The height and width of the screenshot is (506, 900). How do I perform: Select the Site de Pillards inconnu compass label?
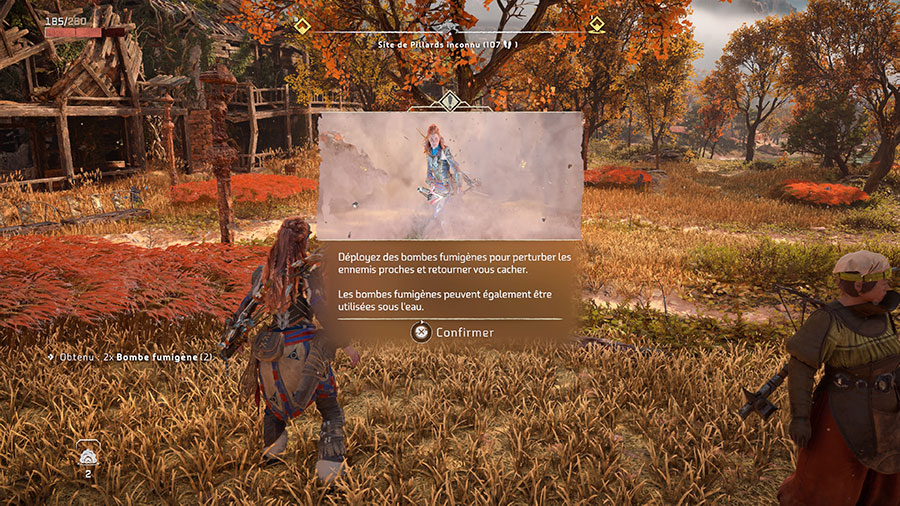click(447, 44)
